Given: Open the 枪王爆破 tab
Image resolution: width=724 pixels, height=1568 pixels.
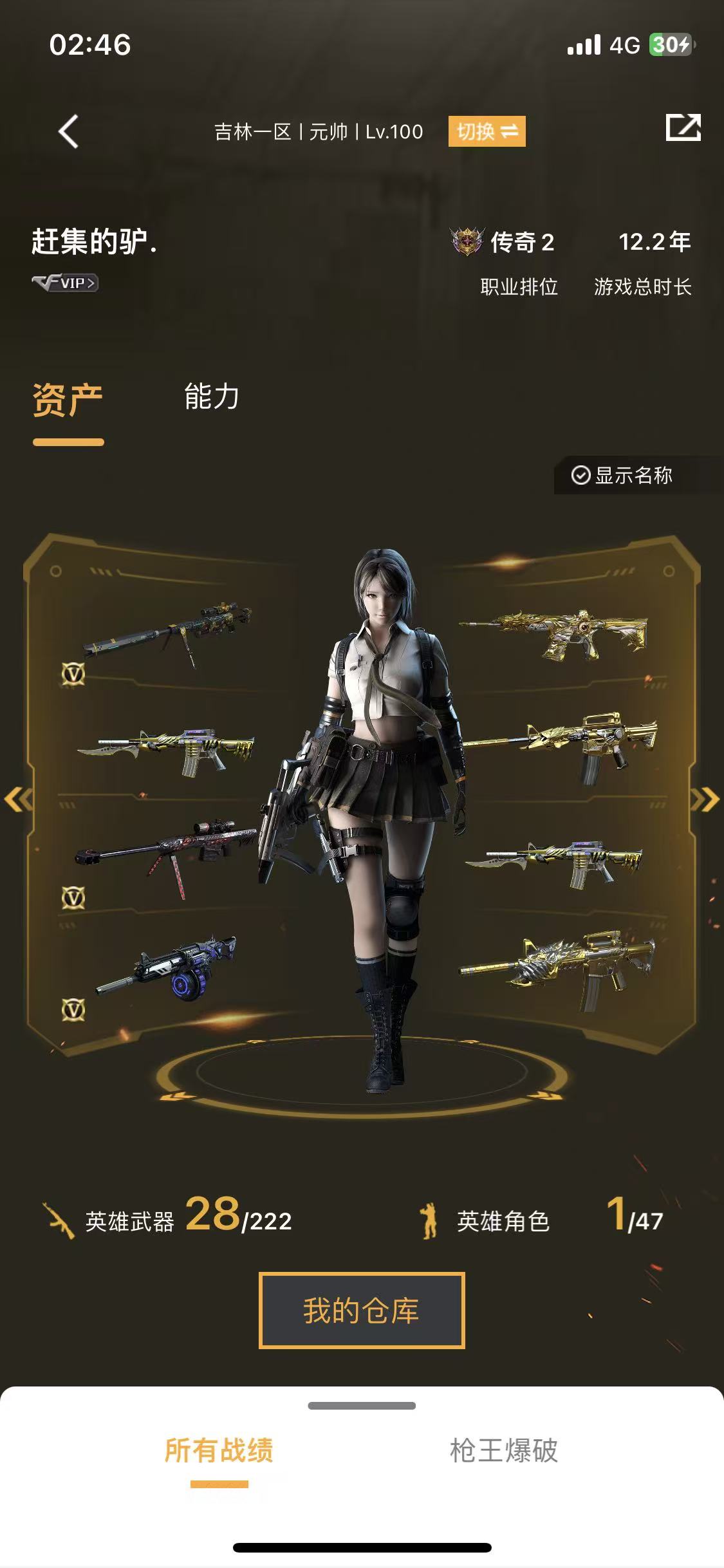Looking at the screenshot, I should click(x=503, y=1451).
